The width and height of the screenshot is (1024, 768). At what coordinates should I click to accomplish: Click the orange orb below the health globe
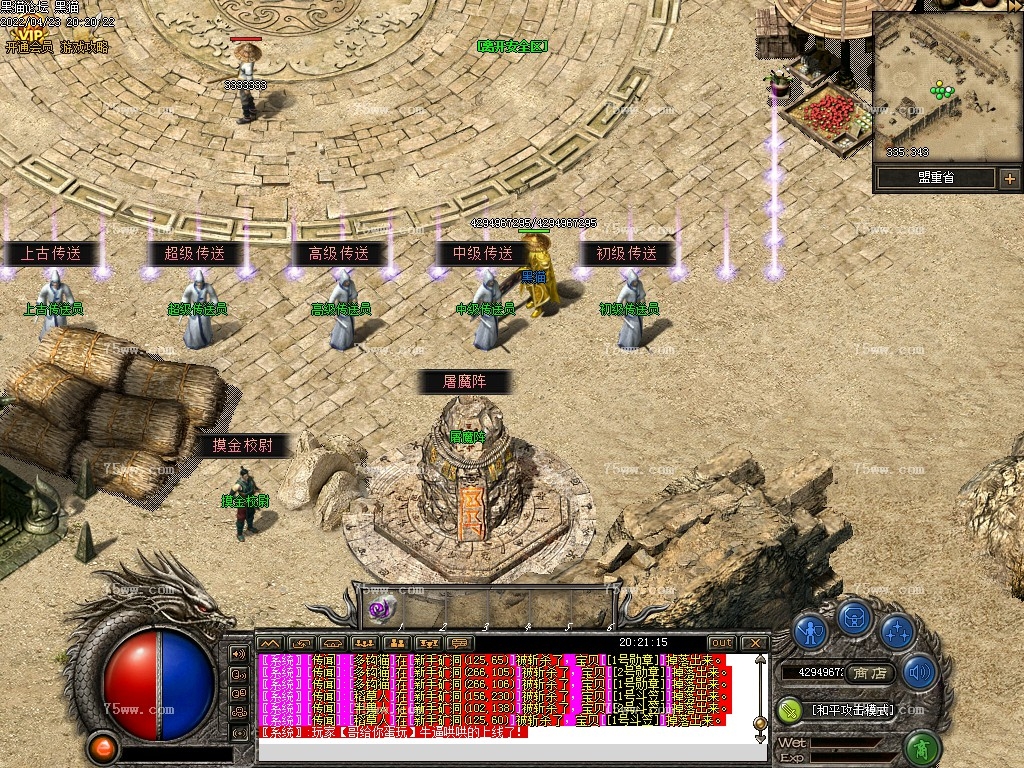click(101, 747)
